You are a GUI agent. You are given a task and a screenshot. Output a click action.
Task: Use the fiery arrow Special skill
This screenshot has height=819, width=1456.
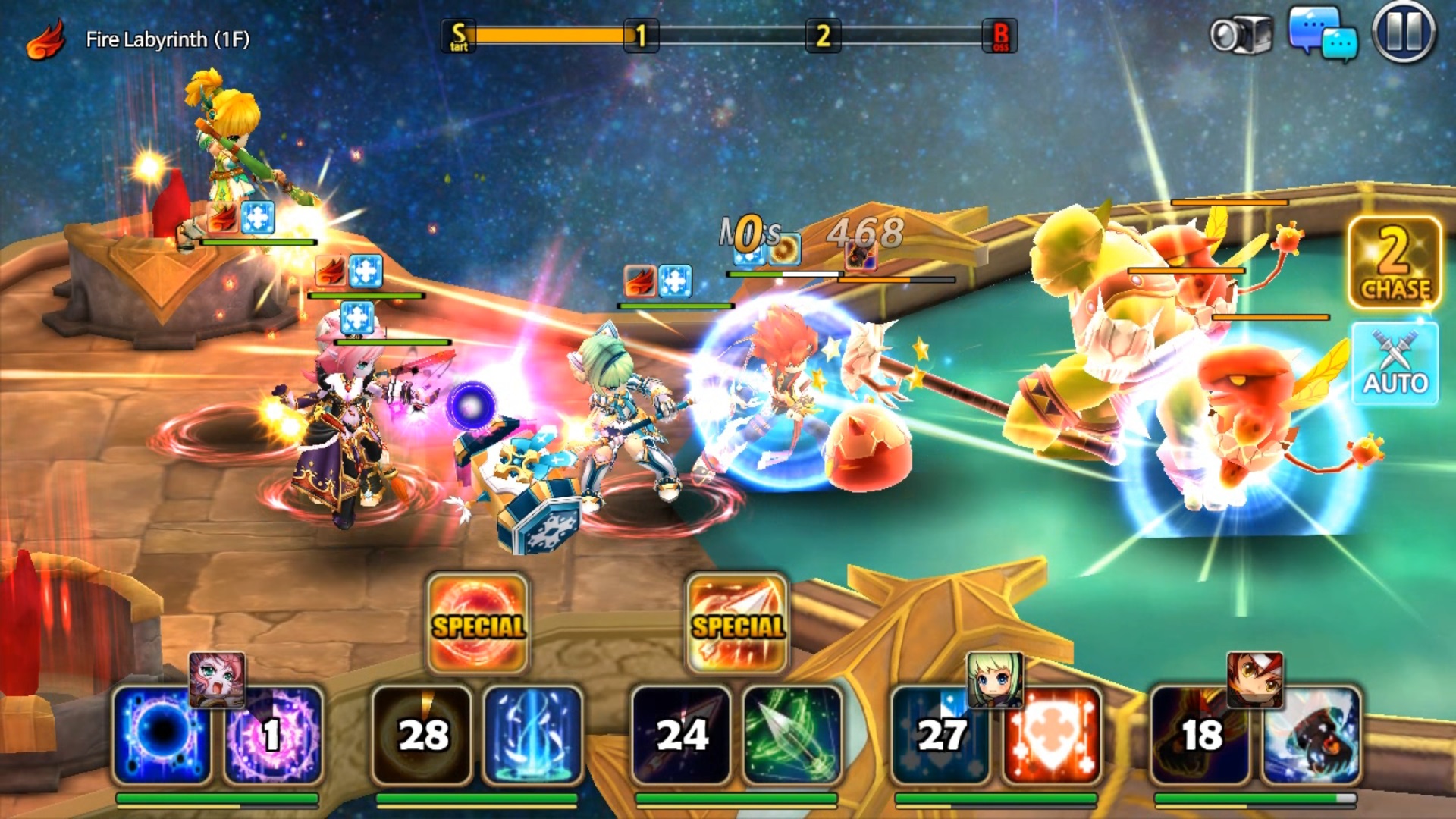pyautogui.click(x=737, y=623)
